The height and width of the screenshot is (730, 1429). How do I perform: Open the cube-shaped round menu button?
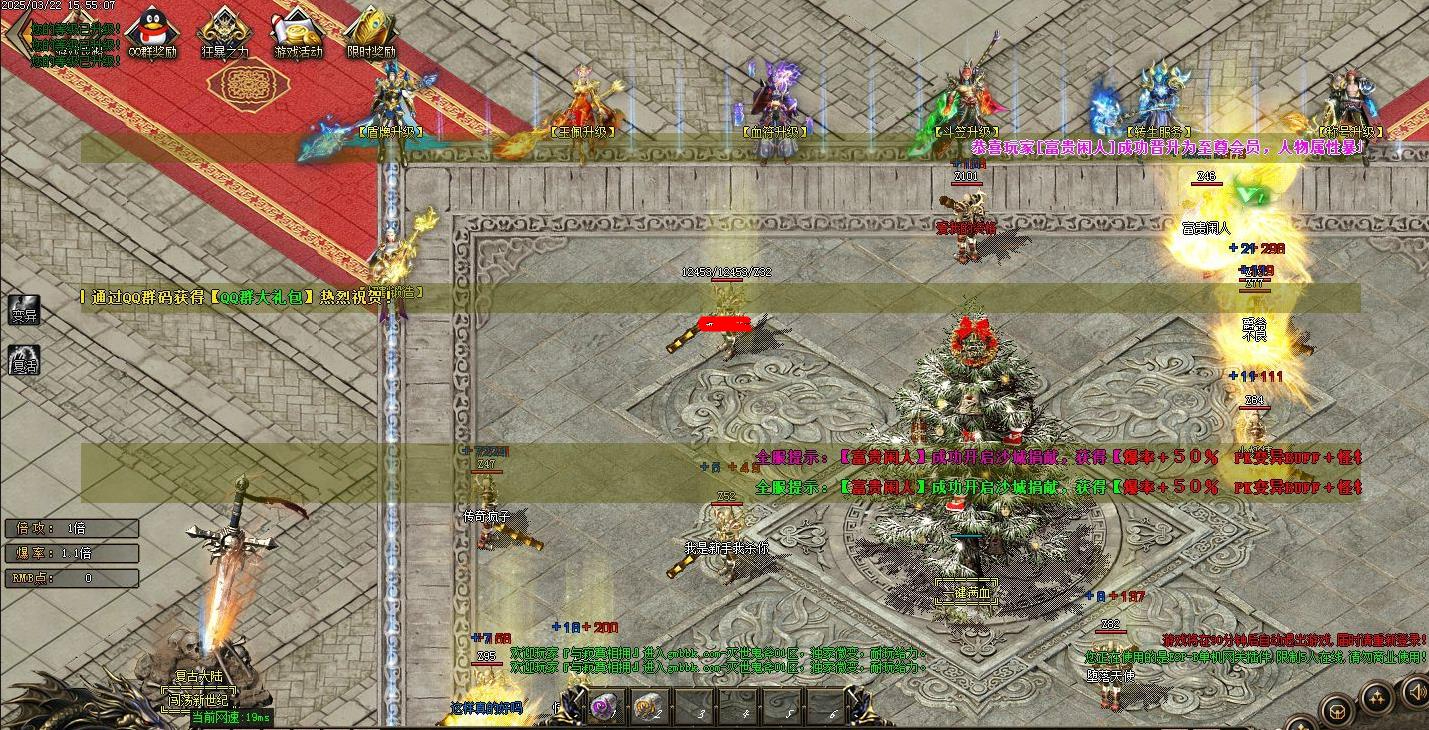pos(1337,712)
